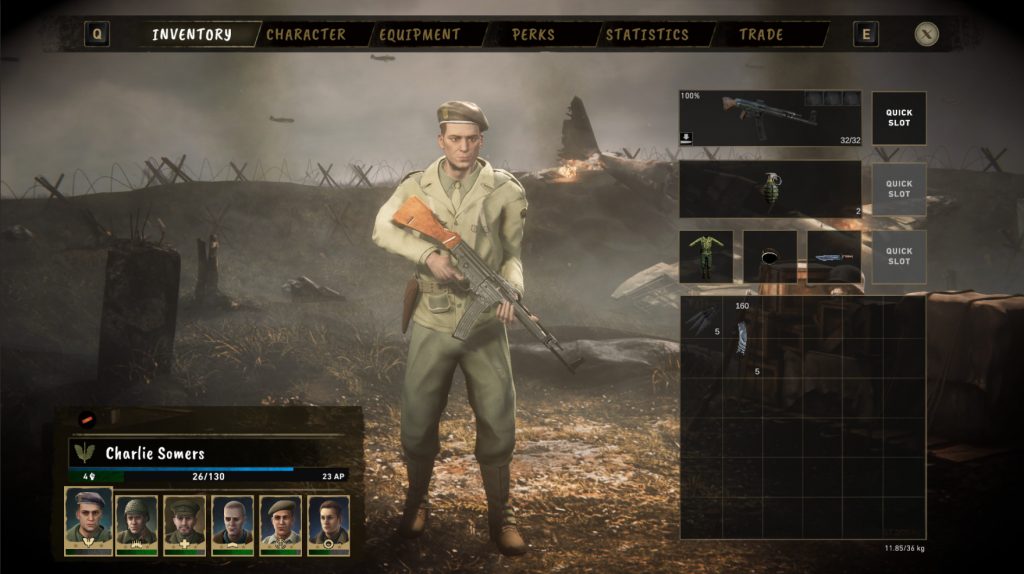View the Statistics tab
This screenshot has height=574, width=1024.
647,35
